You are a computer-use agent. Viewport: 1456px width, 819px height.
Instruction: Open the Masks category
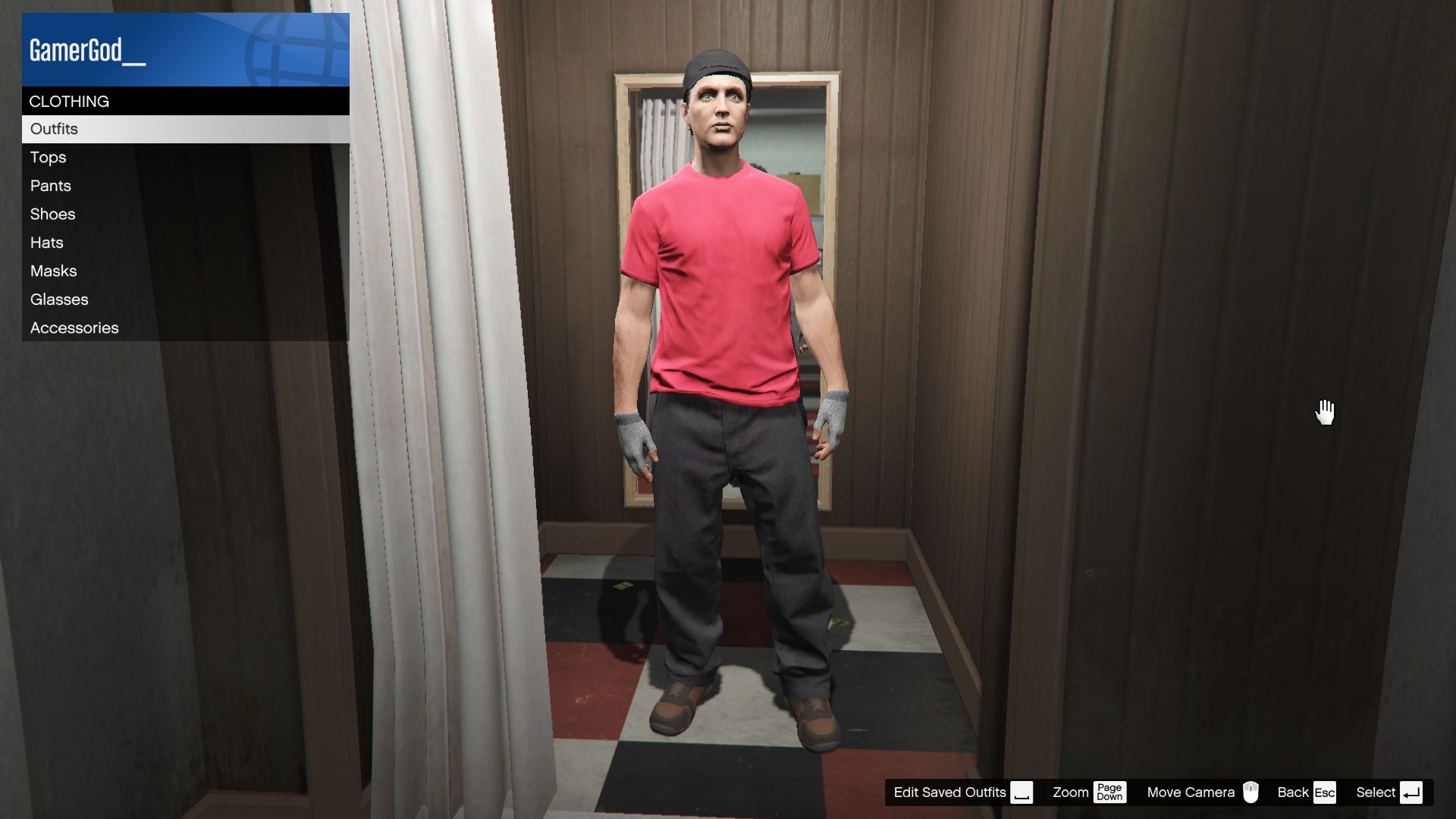point(52,271)
